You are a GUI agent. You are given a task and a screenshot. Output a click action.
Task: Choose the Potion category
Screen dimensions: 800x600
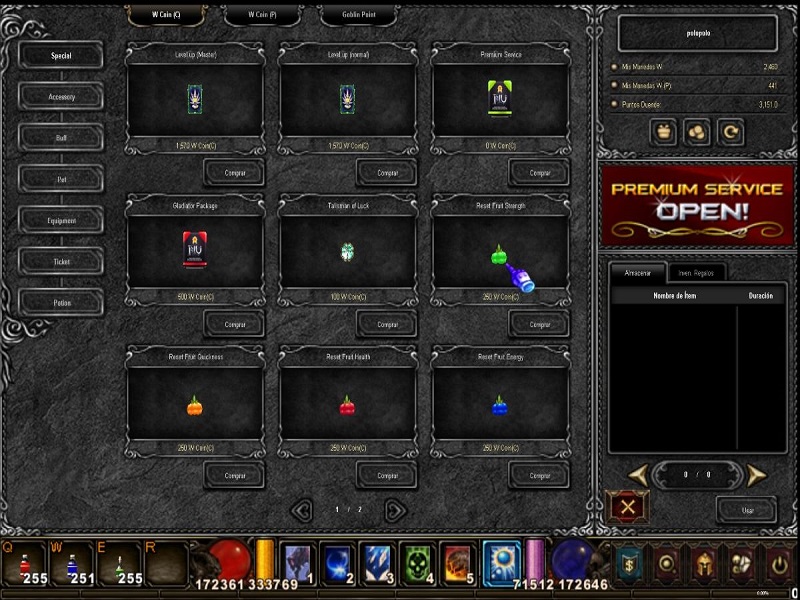coord(61,303)
